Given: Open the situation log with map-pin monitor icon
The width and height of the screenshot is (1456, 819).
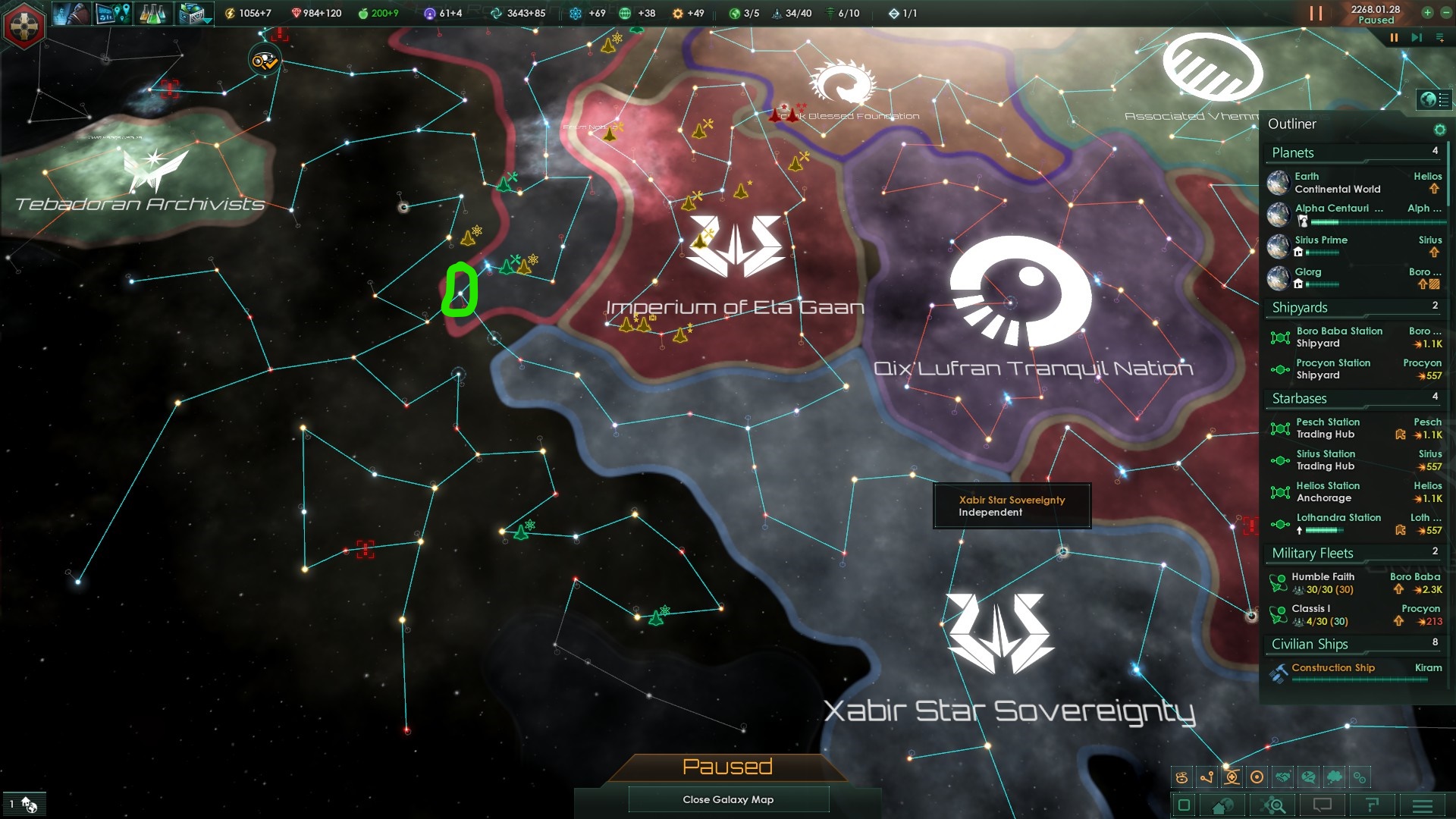Looking at the screenshot, I should pyautogui.click(x=113, y=14).
